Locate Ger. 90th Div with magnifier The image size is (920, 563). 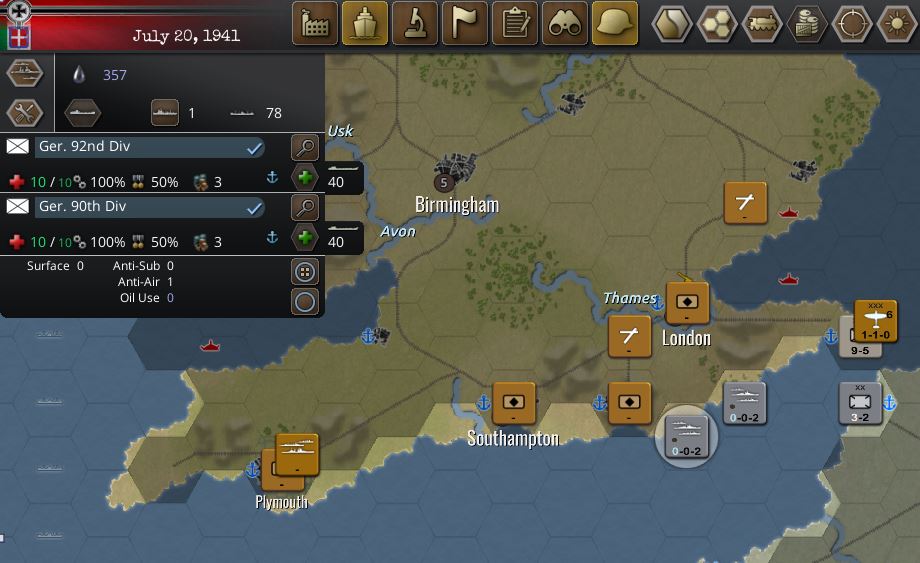tap(305, 208)
